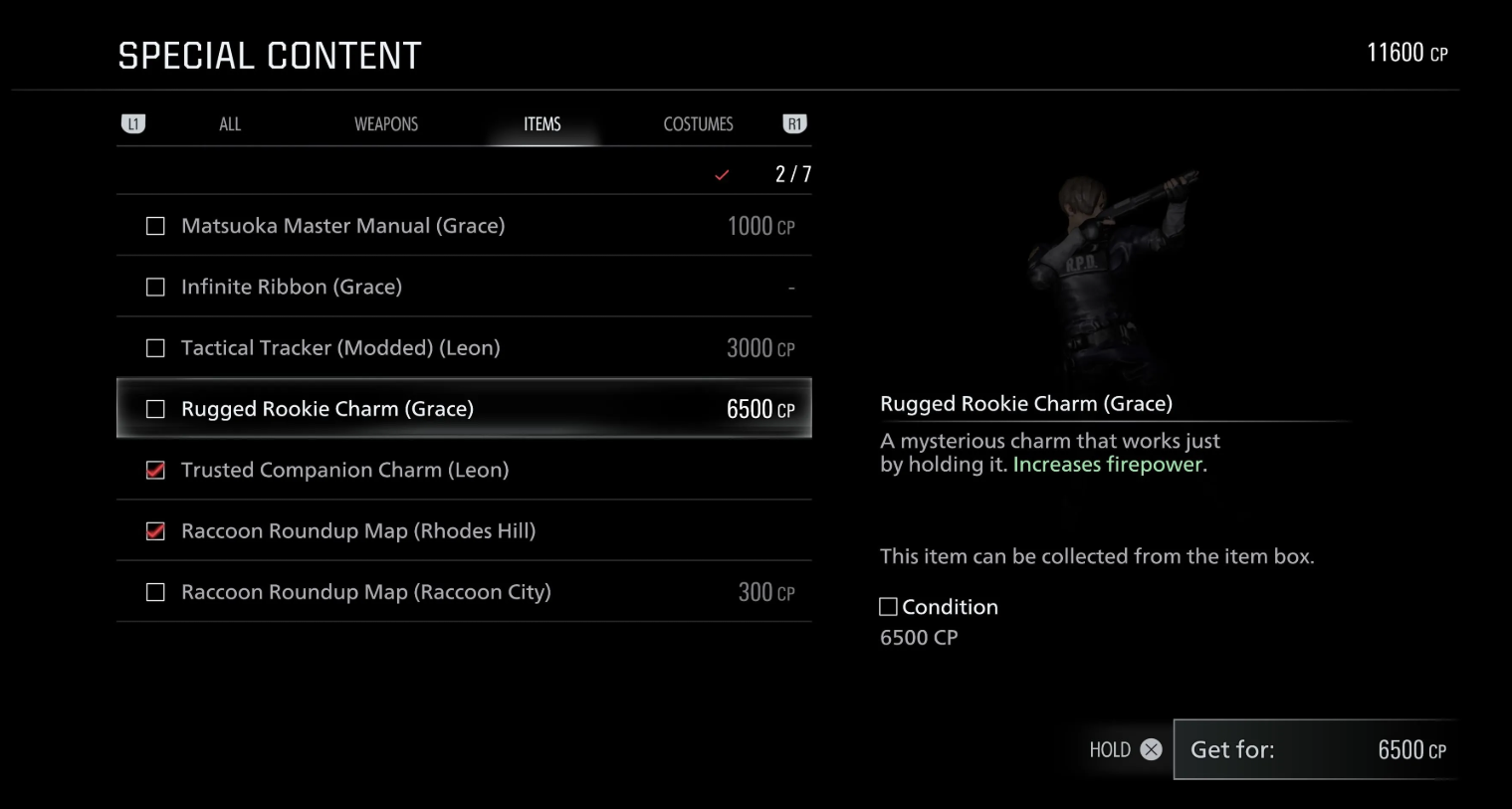Choose Raccoon Roundup Map (Rhodes Hill)
Viewport: 1512px width, 809px height.
pyautogui.click(x=464, y=531)
